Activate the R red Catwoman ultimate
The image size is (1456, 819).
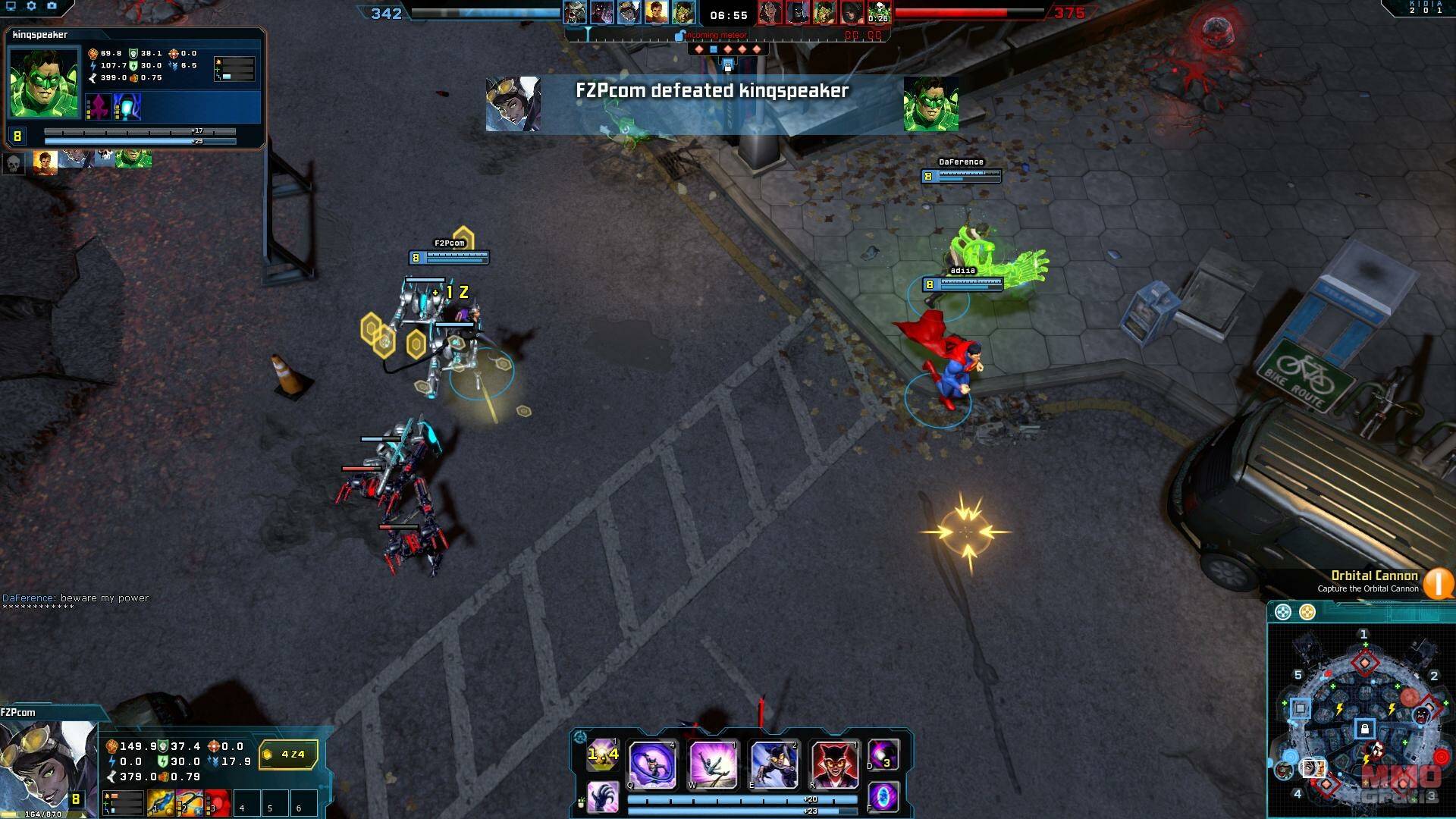pyautogui.click(x=834, y=764)
